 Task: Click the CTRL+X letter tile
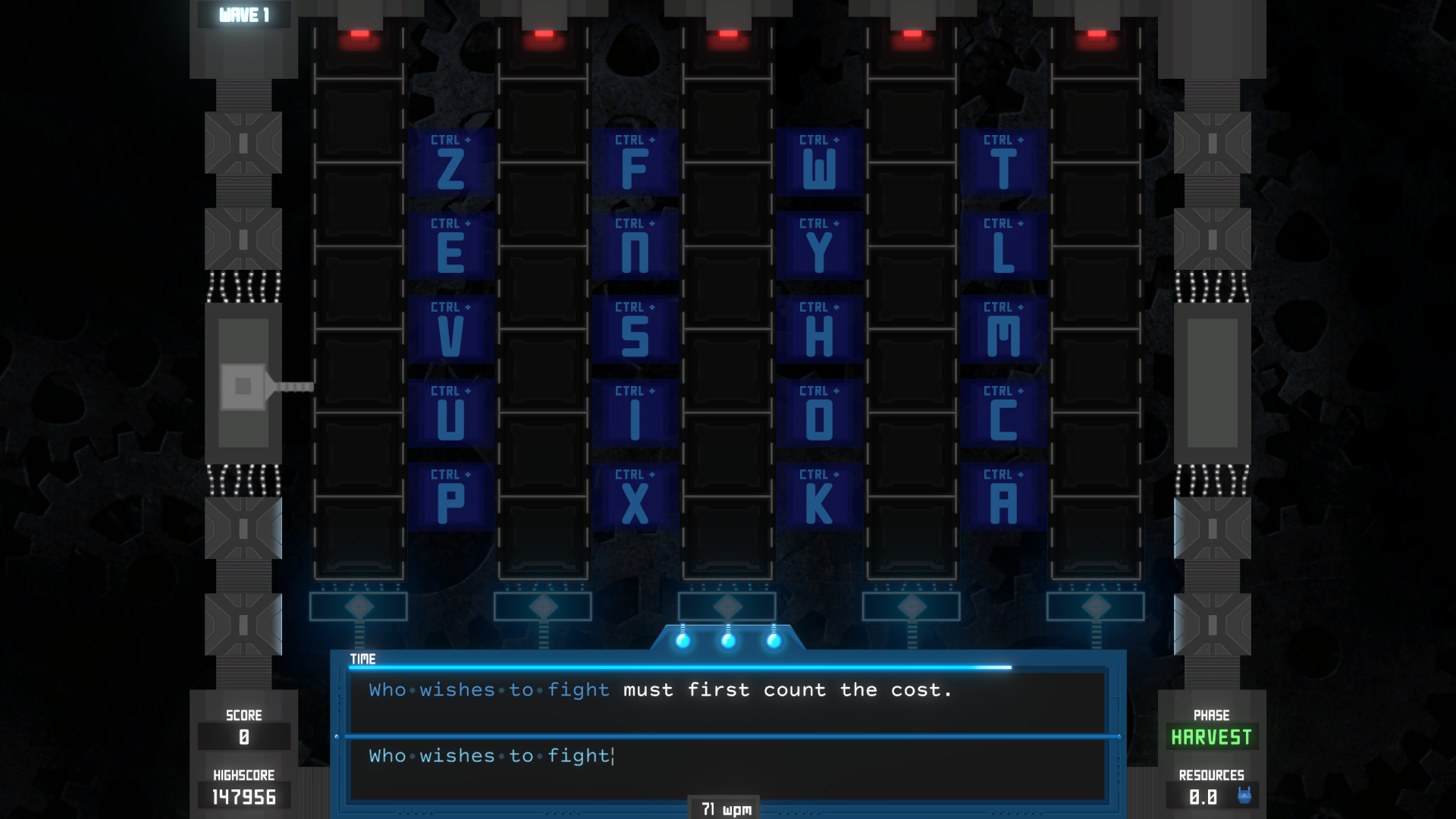point(635,497)
